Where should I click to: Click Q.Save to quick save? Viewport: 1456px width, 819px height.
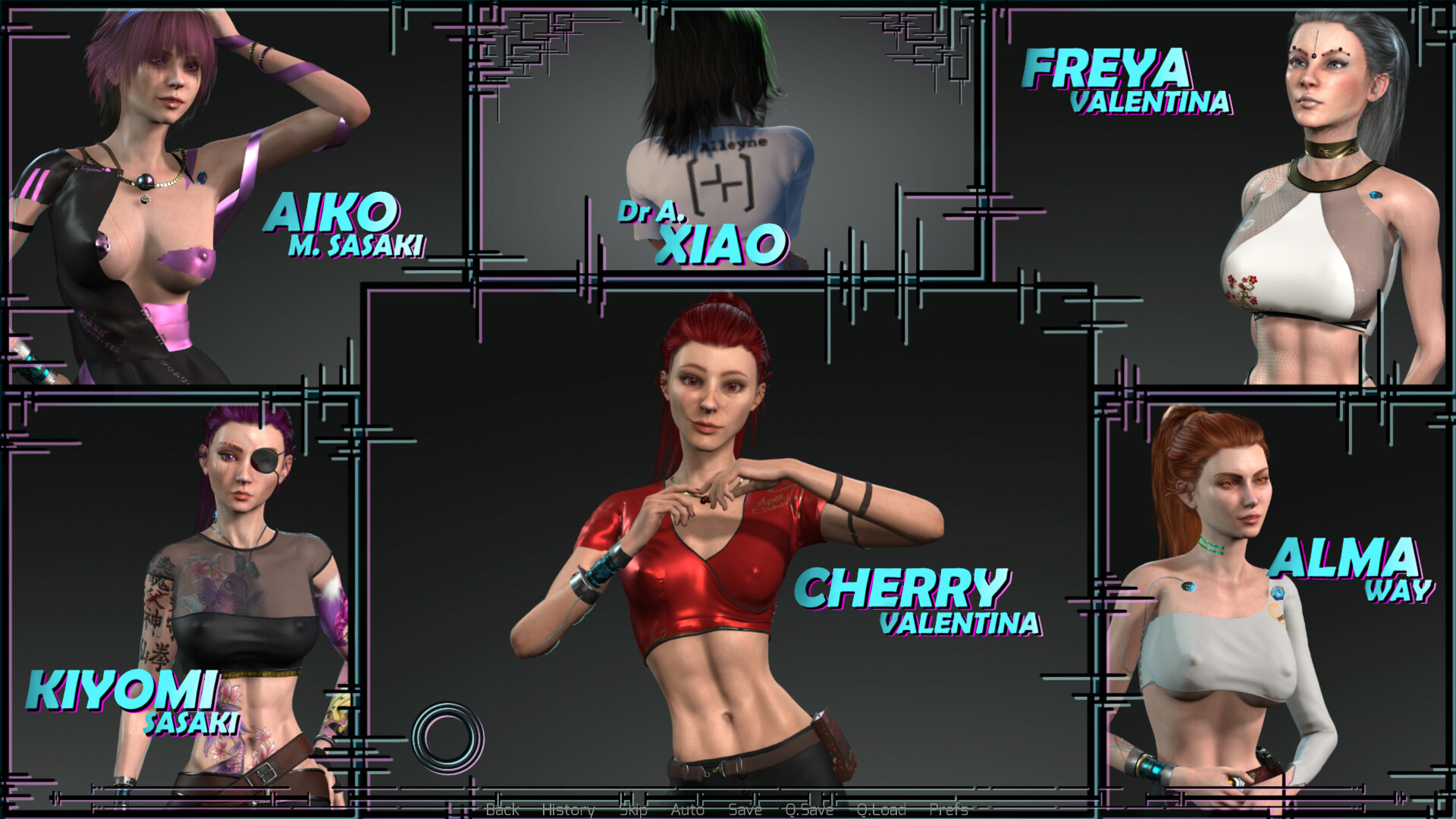(810, 810)
